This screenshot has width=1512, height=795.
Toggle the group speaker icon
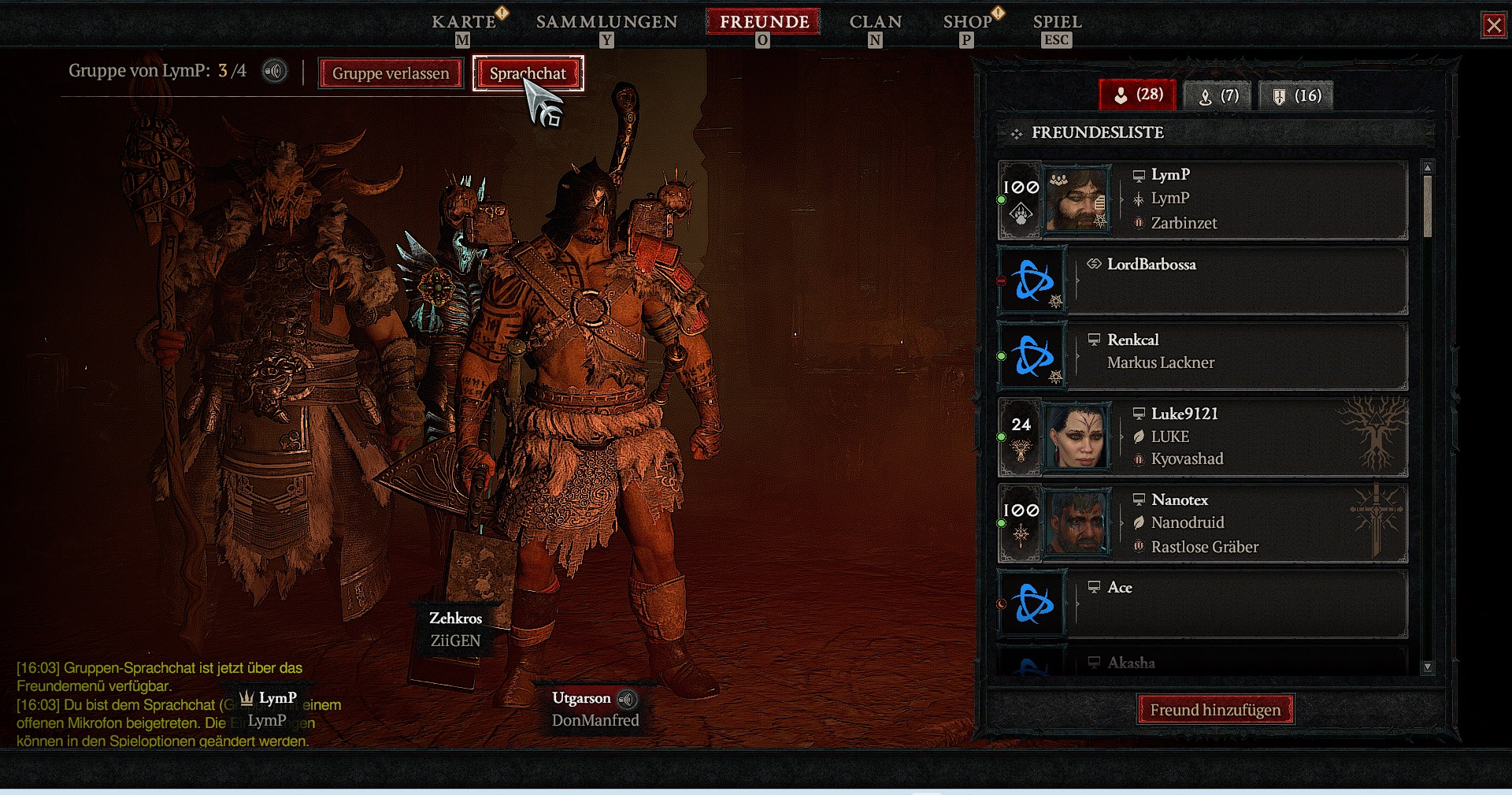coord(274,72)
